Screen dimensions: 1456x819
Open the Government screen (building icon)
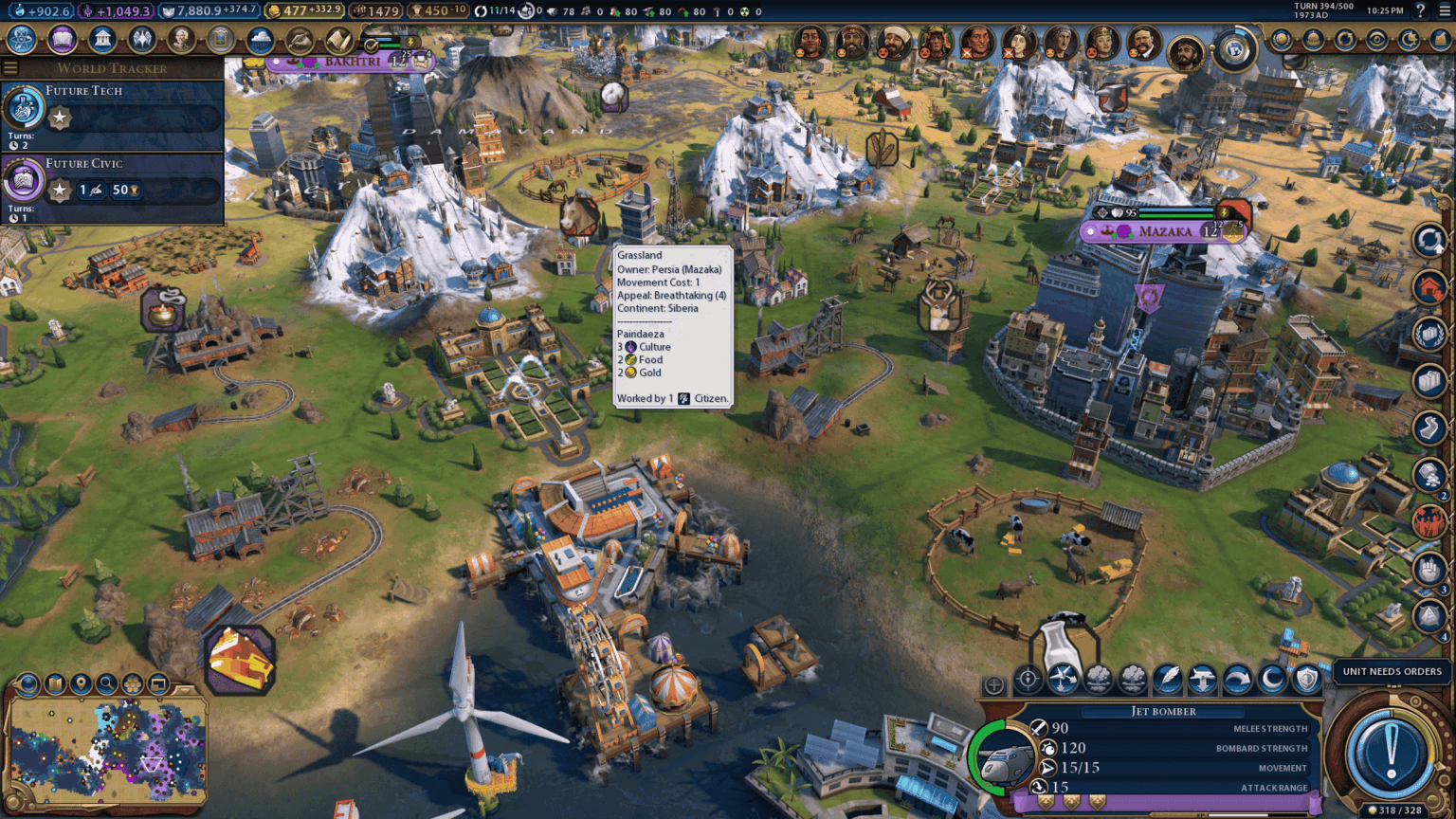pos(101,41)
